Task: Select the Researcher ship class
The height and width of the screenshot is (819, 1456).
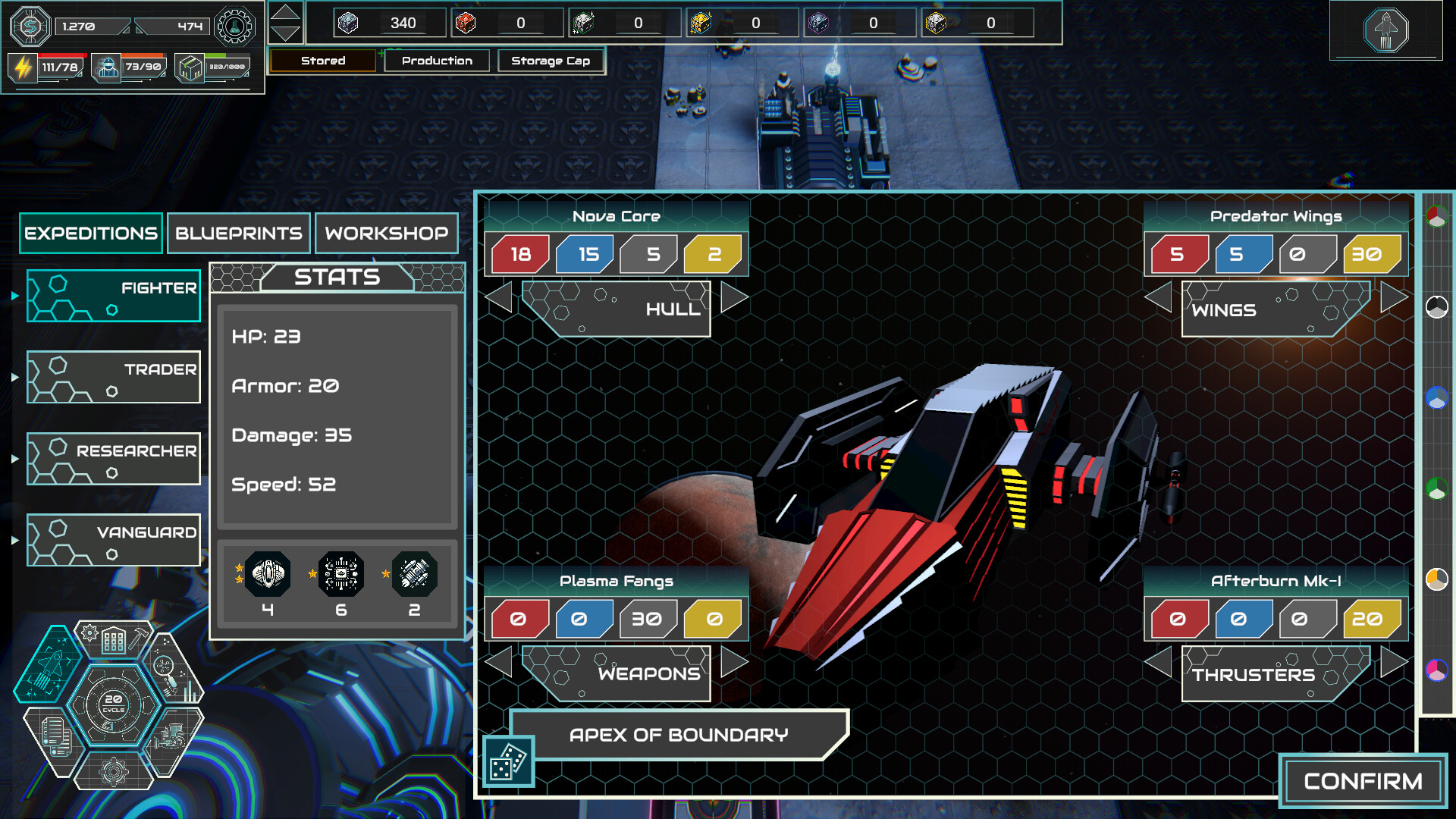Action: click(x=114, y=458)
